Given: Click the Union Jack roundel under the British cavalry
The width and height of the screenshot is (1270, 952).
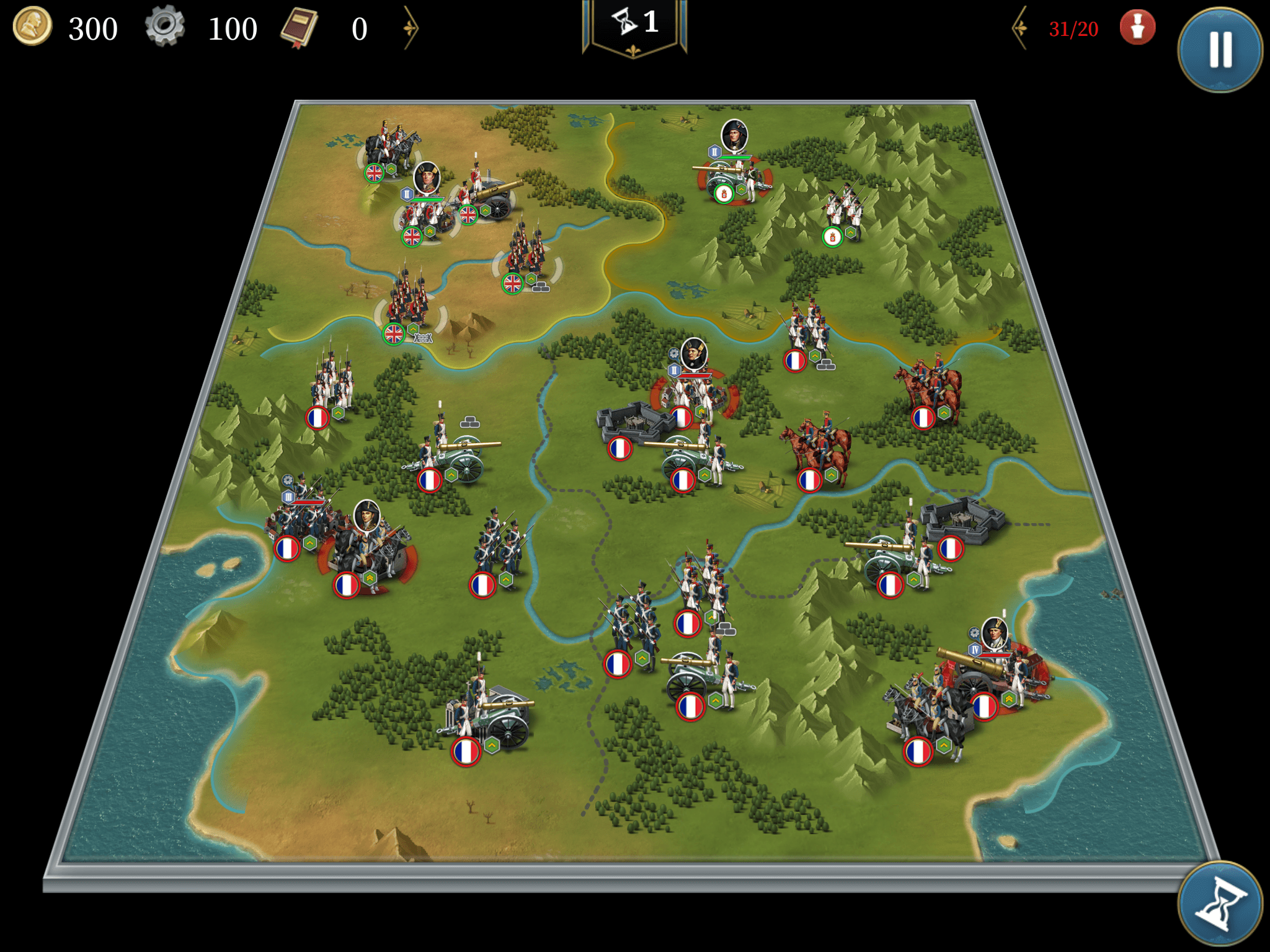Looking at the screenshot, I should coord(375,173).
